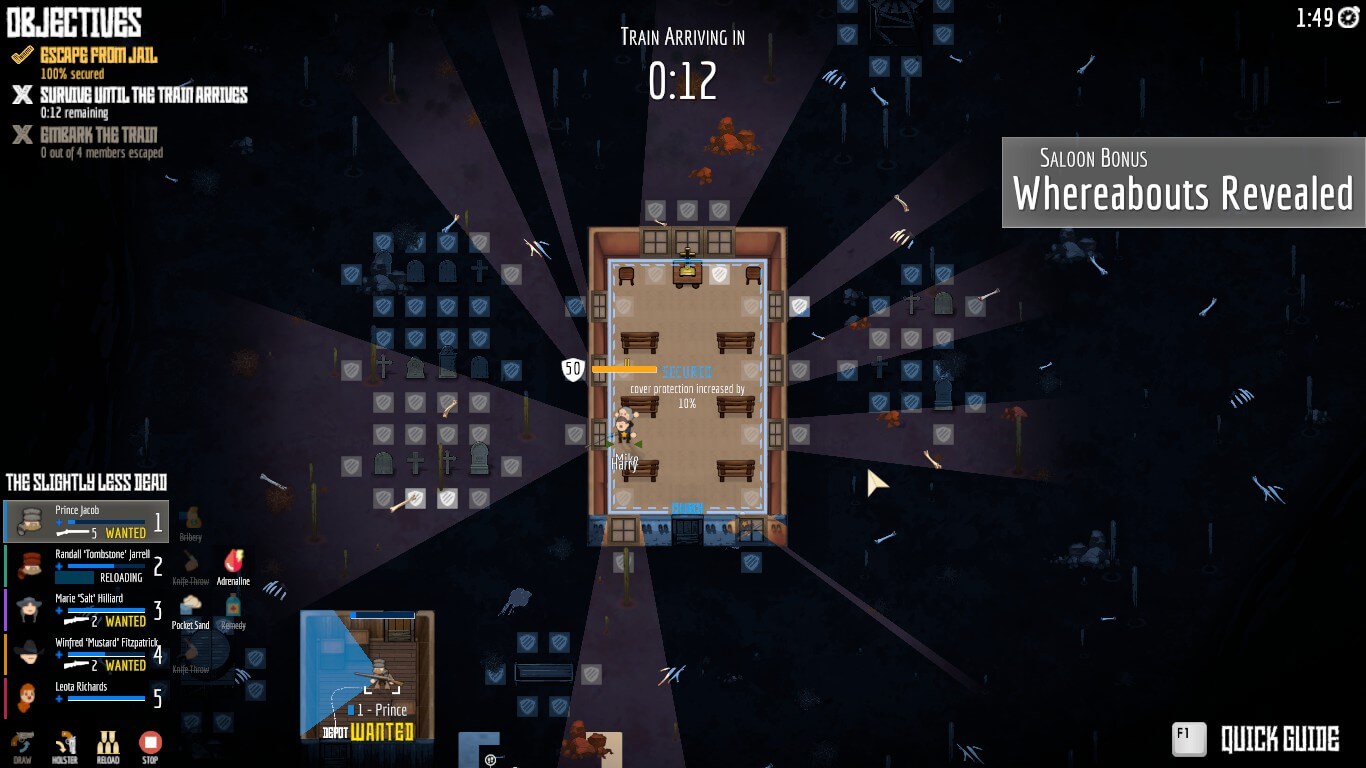This screenshot has width=1366, height=768.
Task: Holster weapons with the Holster button
Action: (x=66, y=746)
